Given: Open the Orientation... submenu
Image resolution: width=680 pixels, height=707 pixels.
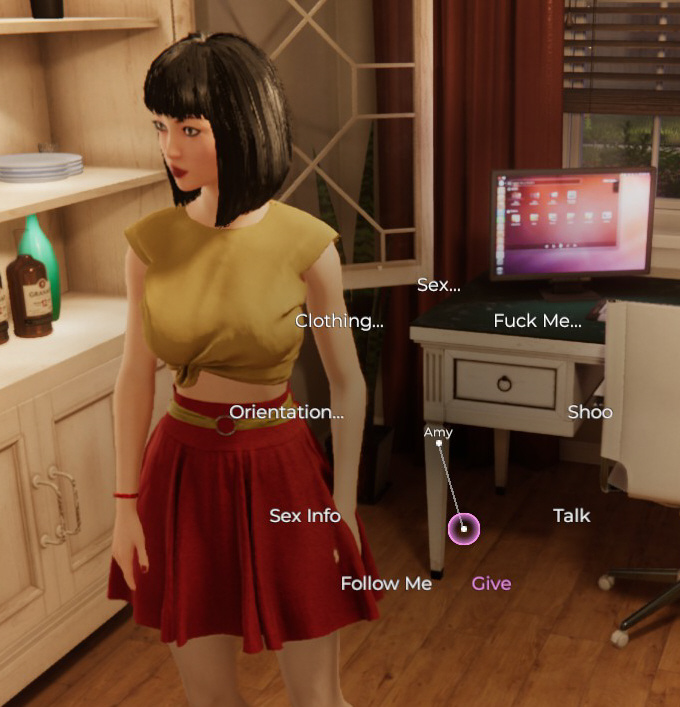Looking at the screenshot, I should click(x=286, y=412).
